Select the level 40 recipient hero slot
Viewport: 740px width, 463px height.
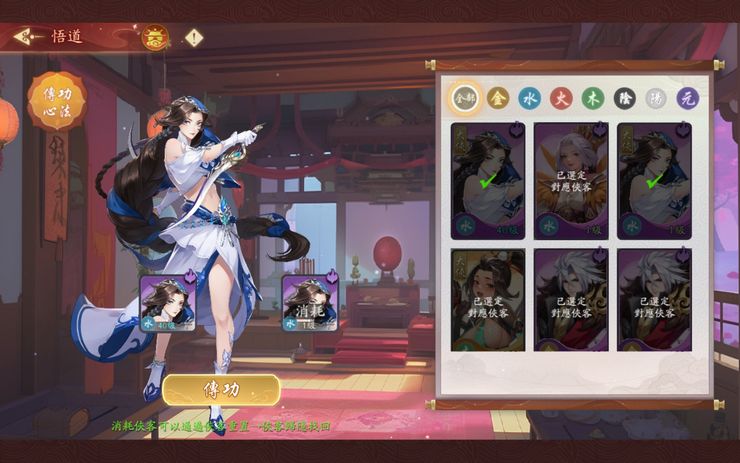tap(168, 303)
